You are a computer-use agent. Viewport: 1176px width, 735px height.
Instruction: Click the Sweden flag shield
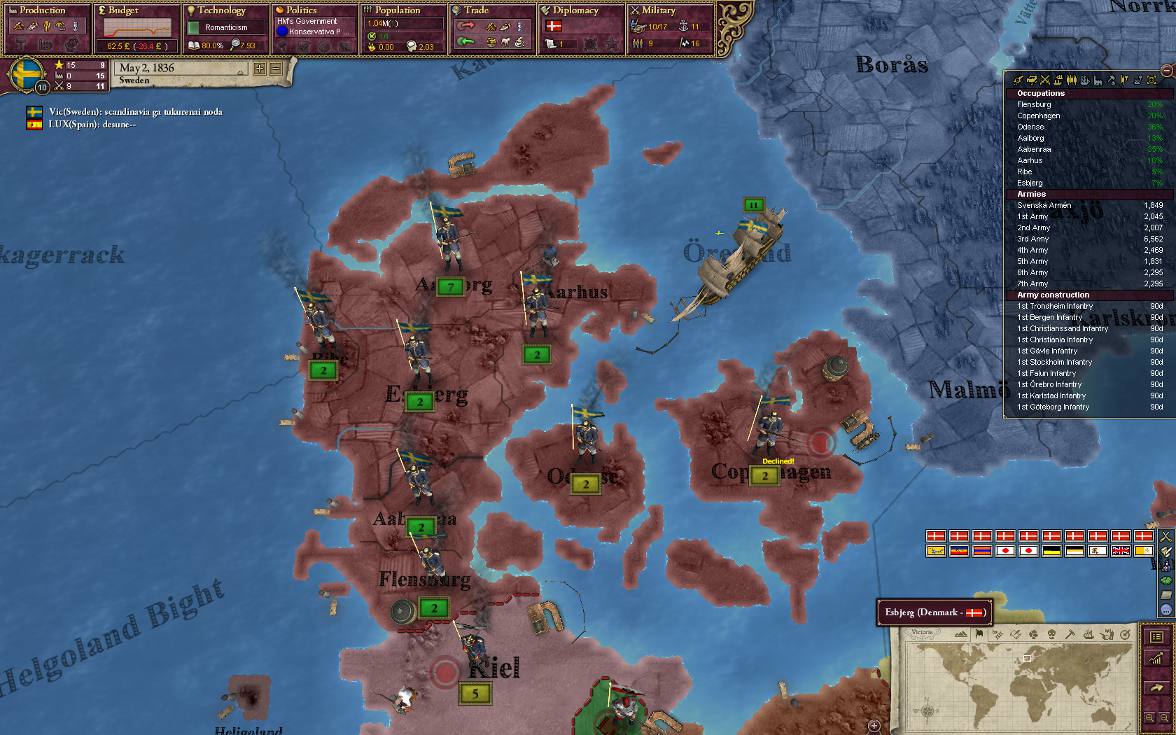pyautogui.click(x=26, y=74)
